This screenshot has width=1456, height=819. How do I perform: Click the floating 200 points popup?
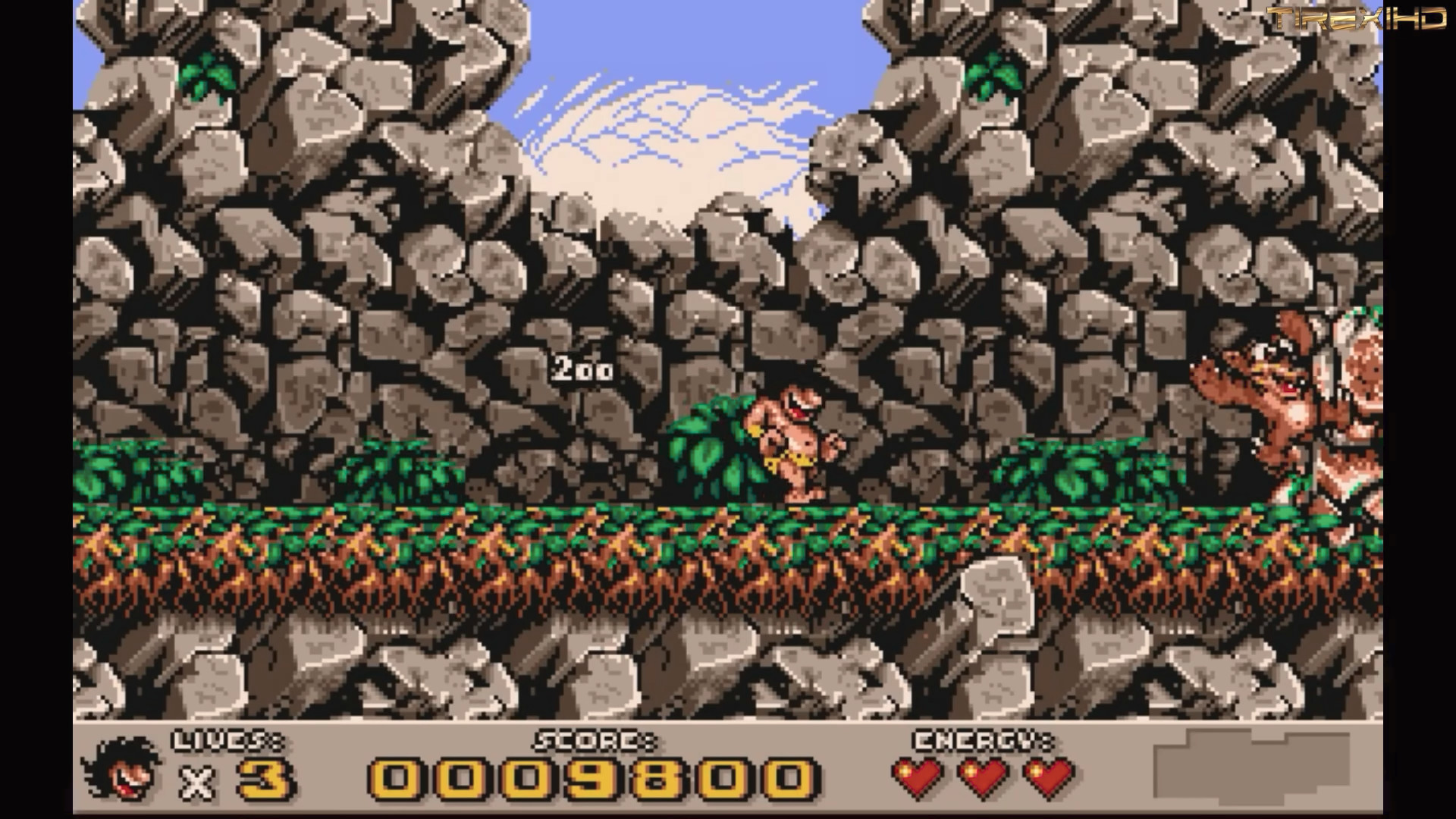coord(581,369)
